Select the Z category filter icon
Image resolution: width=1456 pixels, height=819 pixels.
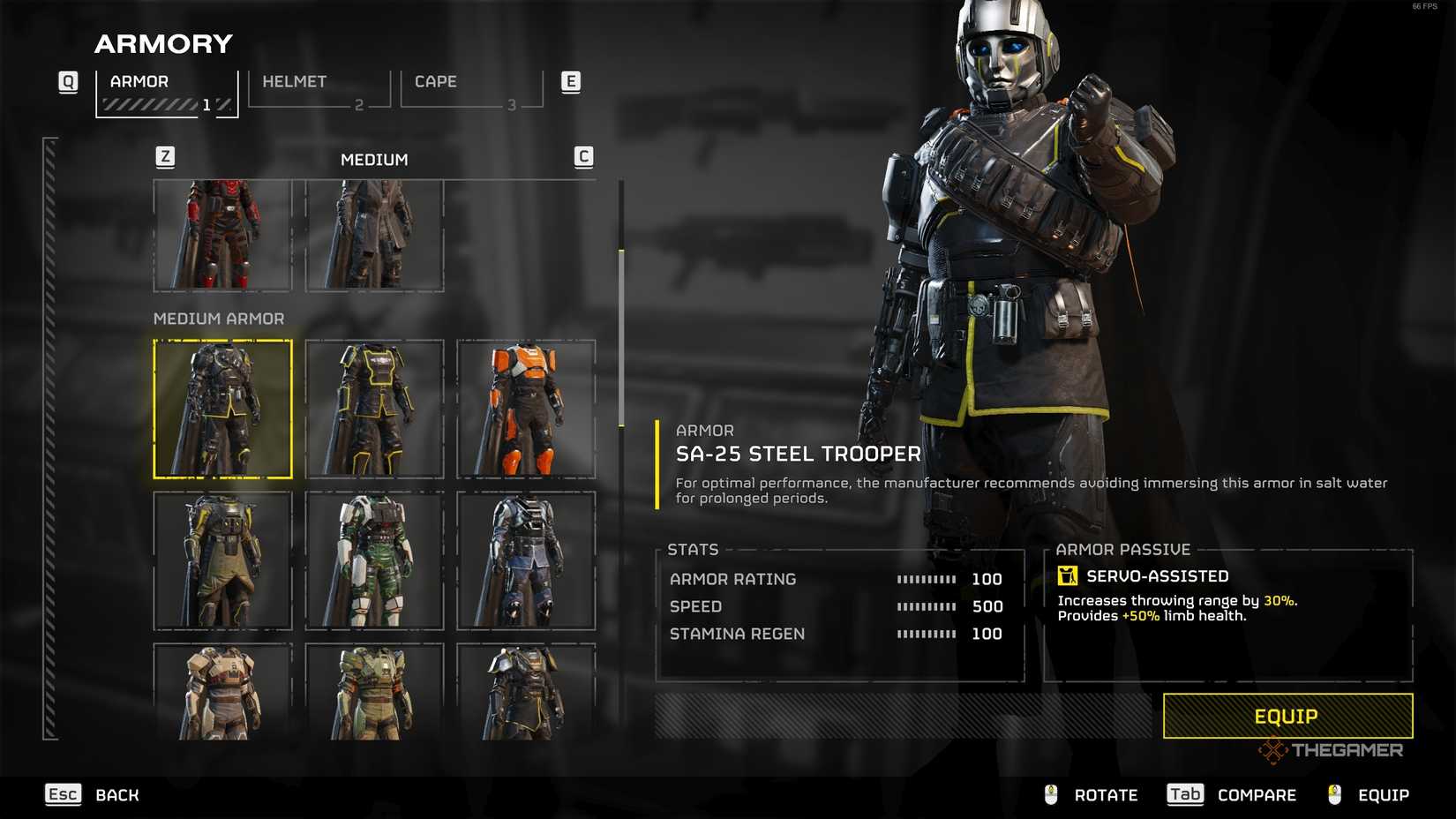click(x=164, y=157)
